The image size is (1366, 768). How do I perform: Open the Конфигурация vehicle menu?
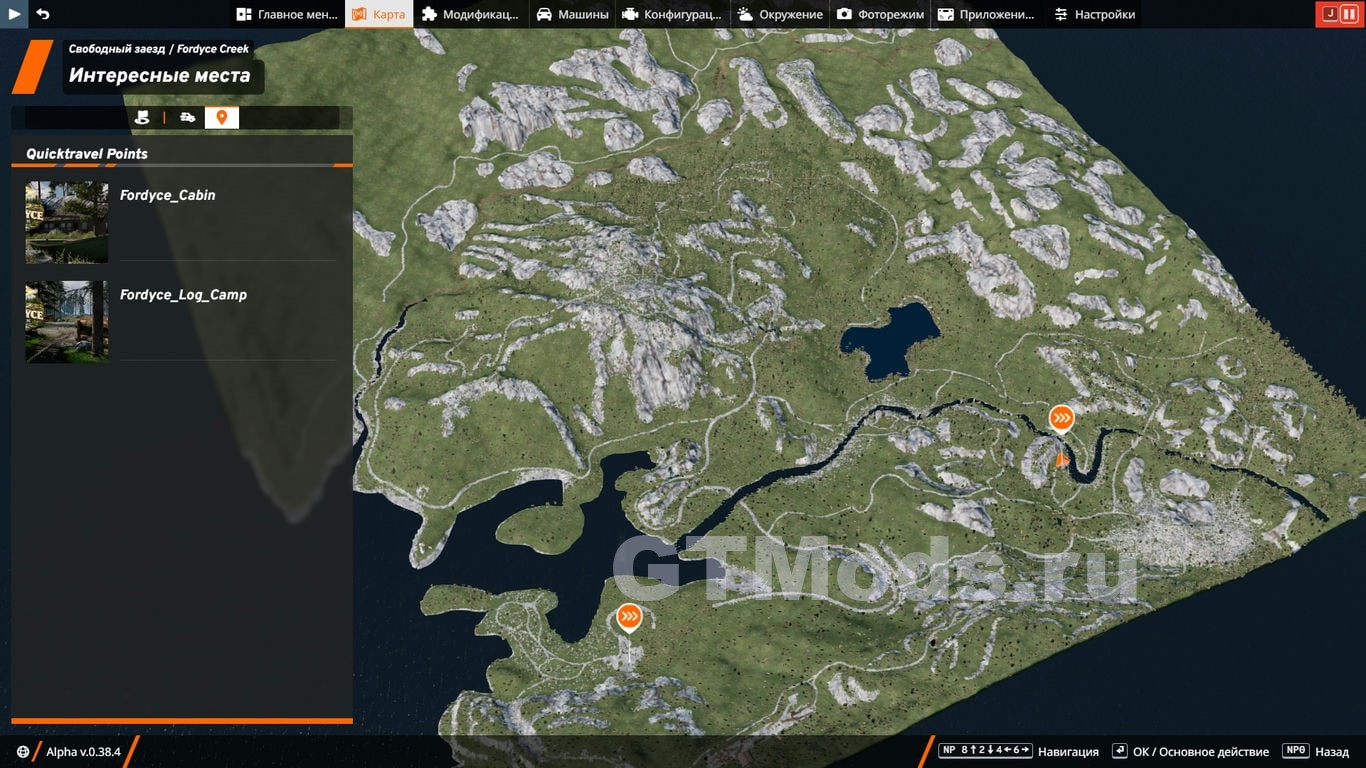[671, 14]
